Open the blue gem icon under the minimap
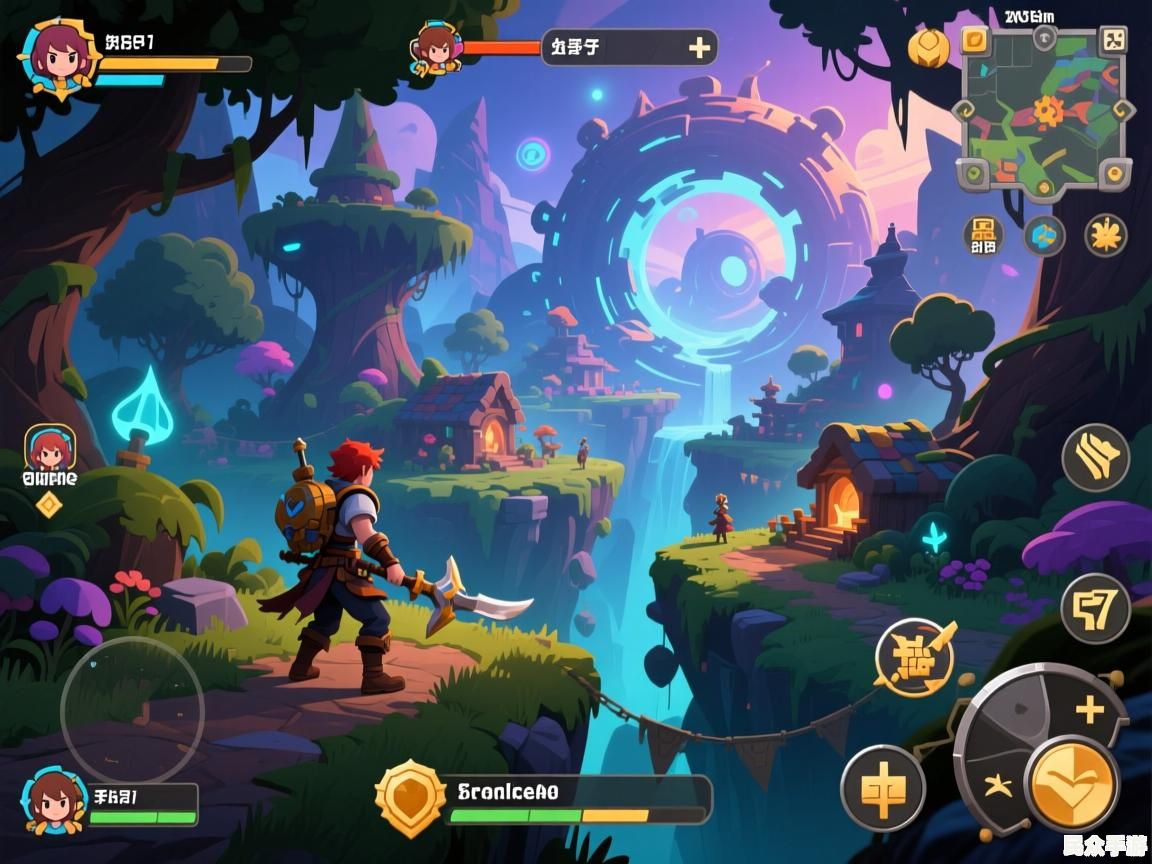The height and width of the screenshot is (864, 1152). click(x=1044, y=235)
